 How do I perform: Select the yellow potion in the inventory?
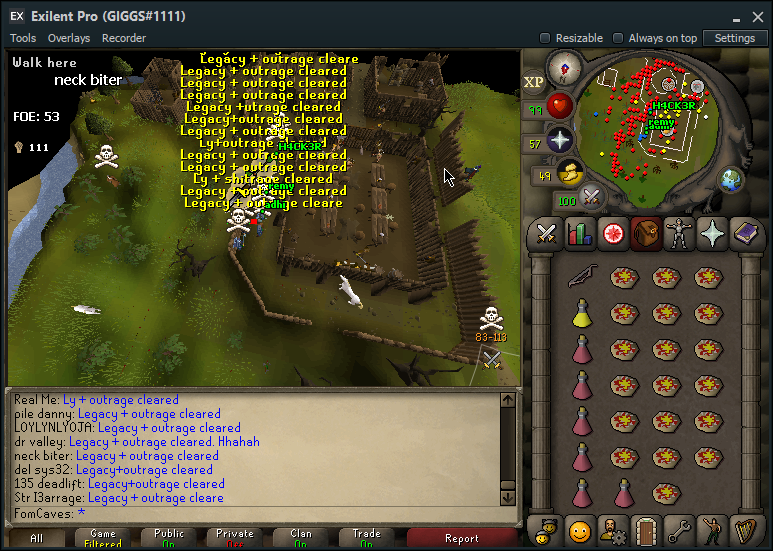pyautogui.click(x=583, y=314)
